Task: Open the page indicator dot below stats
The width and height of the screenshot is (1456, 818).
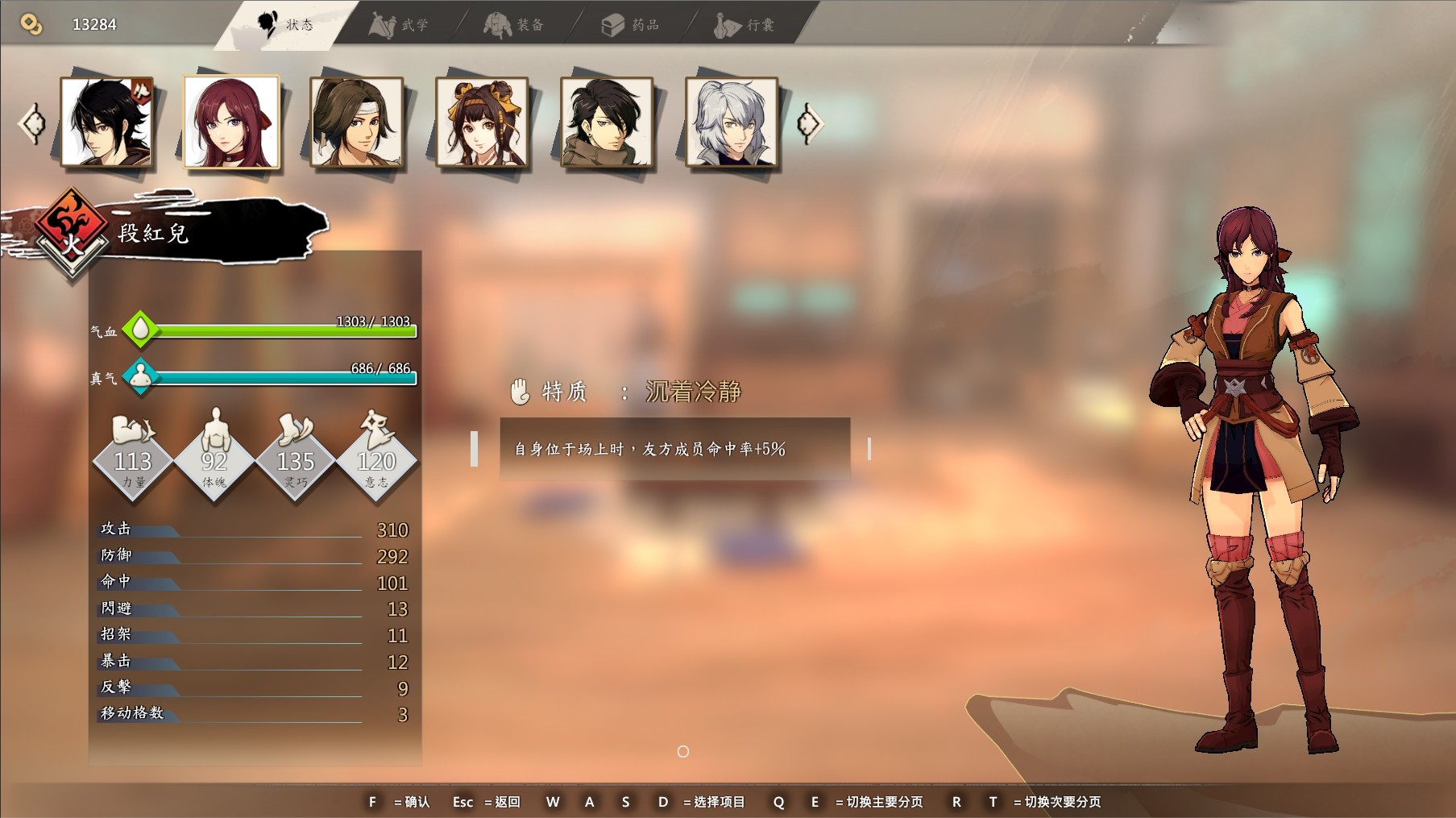Action: [681, 751]
